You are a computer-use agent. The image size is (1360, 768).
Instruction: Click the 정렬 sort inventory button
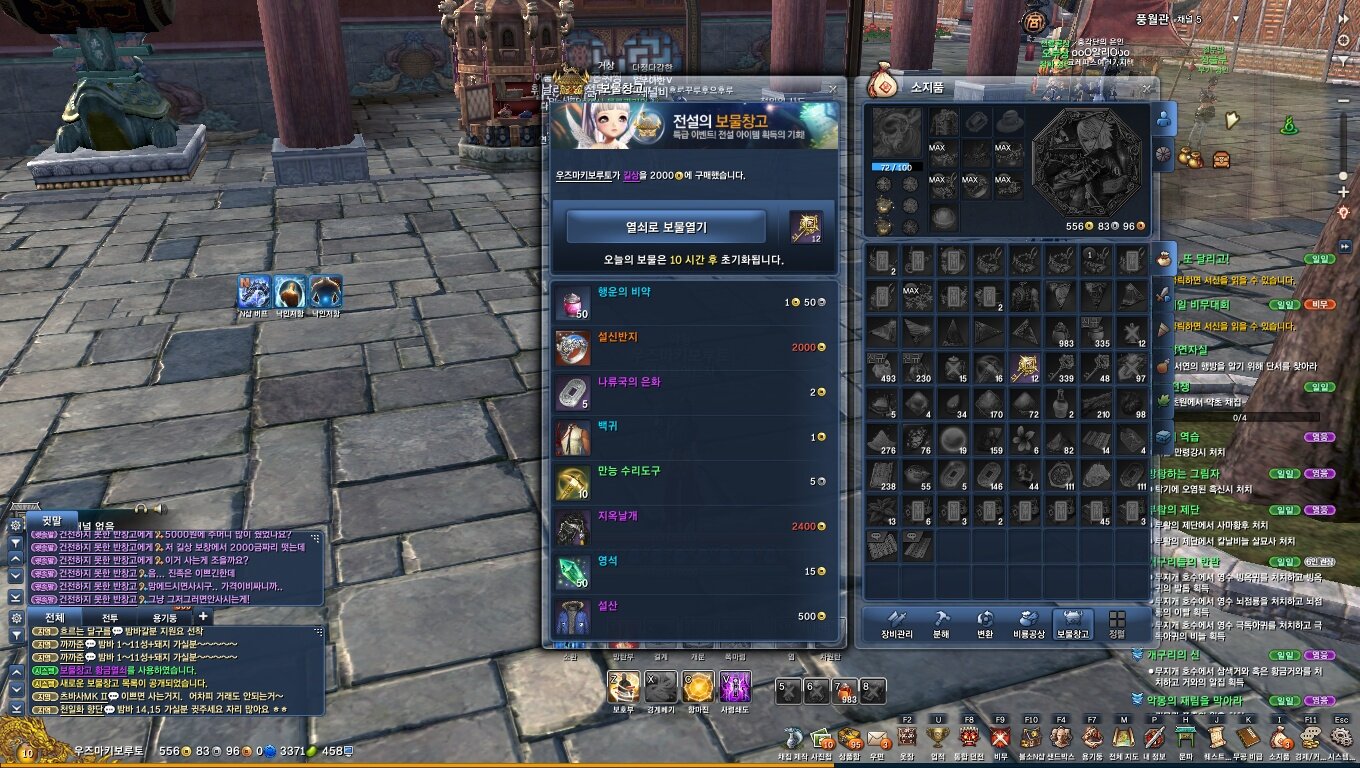pos(1117,624)
